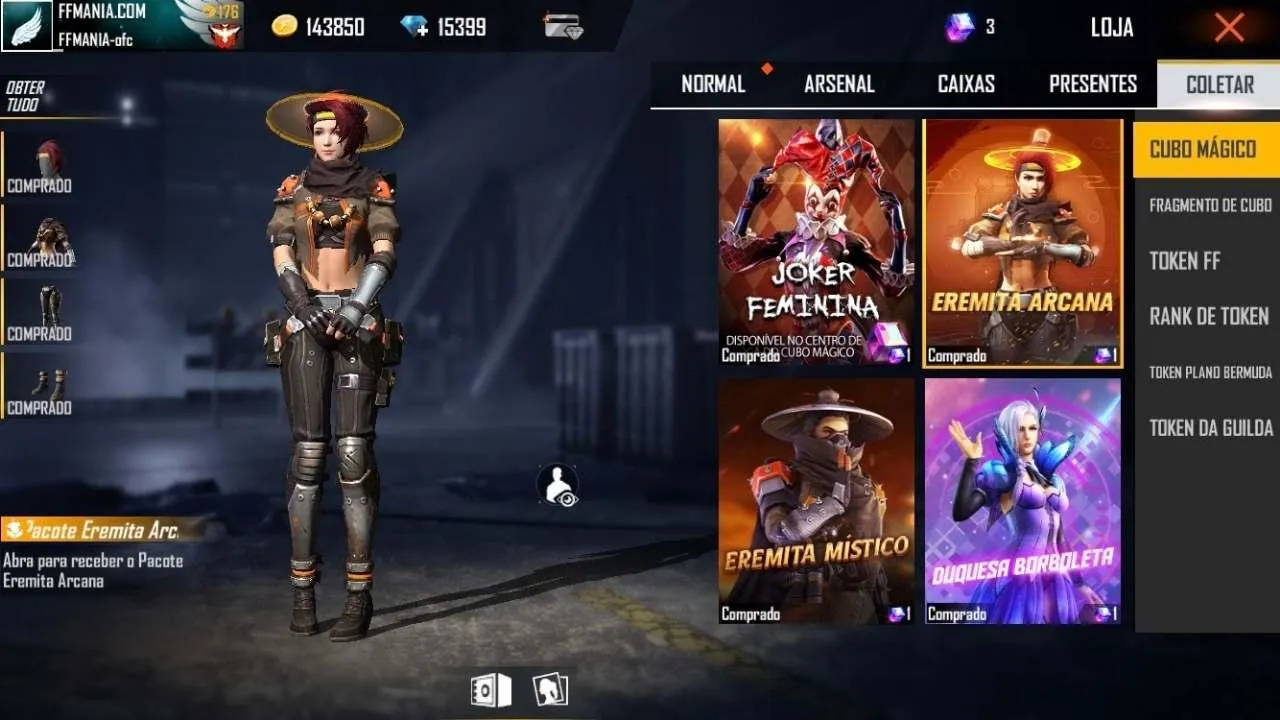This screenshot has height=720, width=1280.
Task: Open Token Plano Bermuda category
Action: tap(1210, 372)
